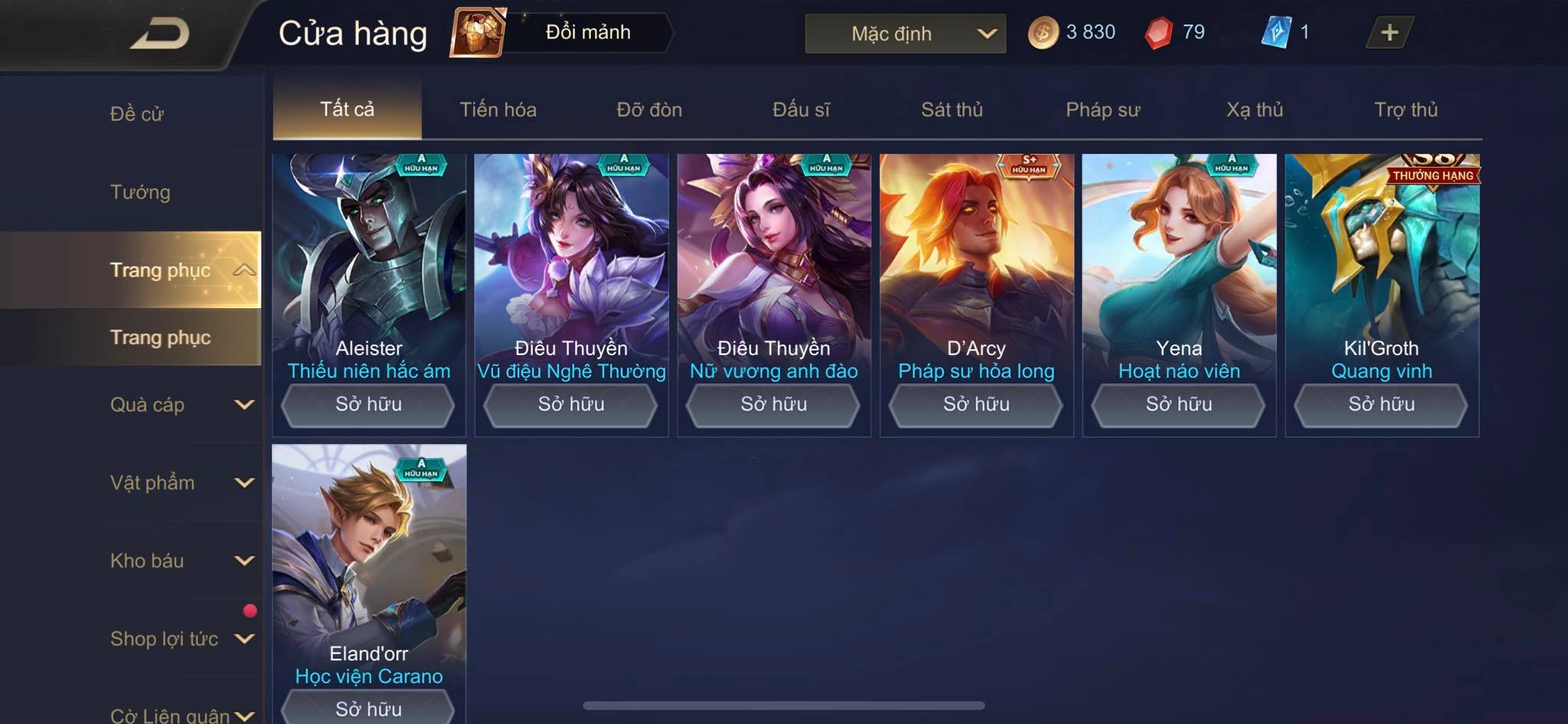Select the Đỡ đòn tab

[x=649, y=109]
